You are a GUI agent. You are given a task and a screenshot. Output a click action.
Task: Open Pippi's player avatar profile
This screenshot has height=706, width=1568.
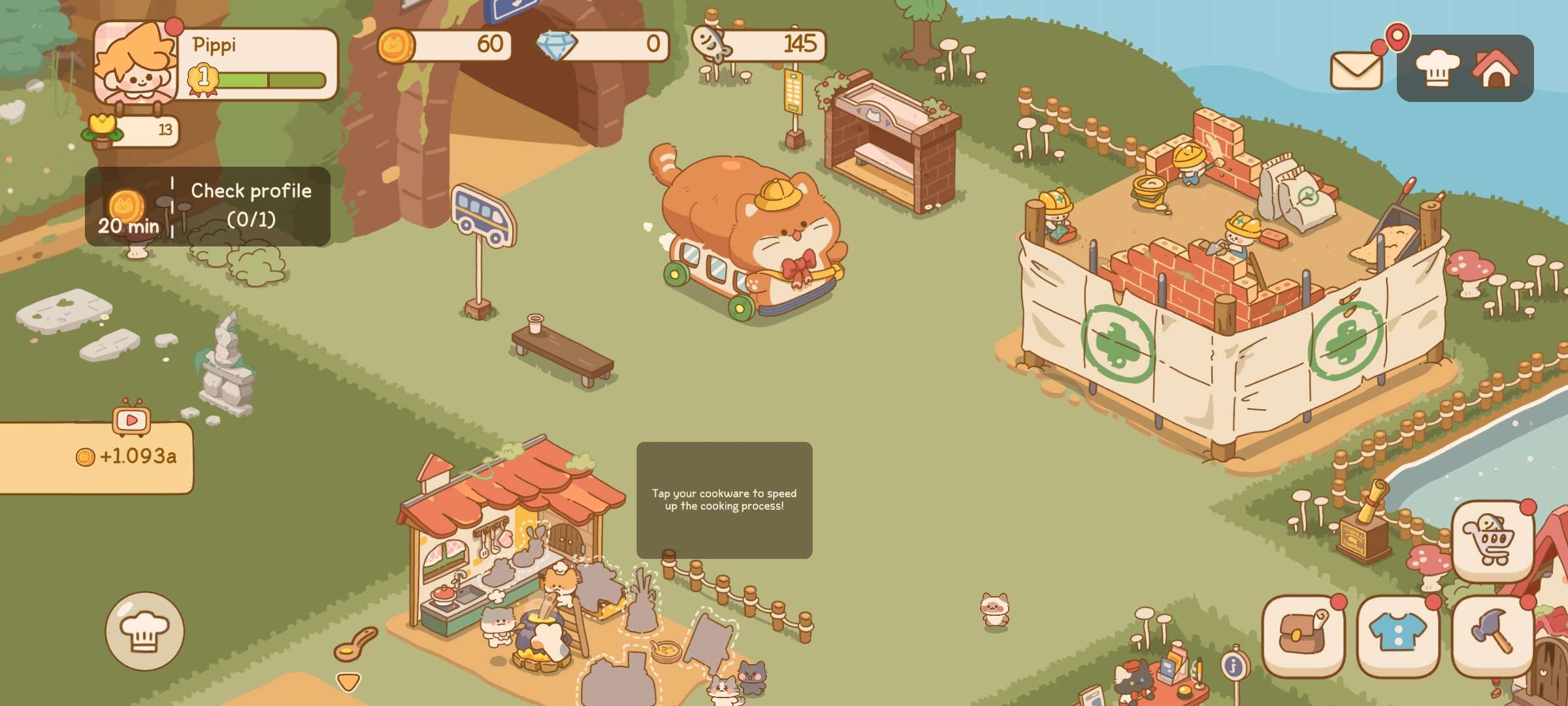[x=136, y=63]
